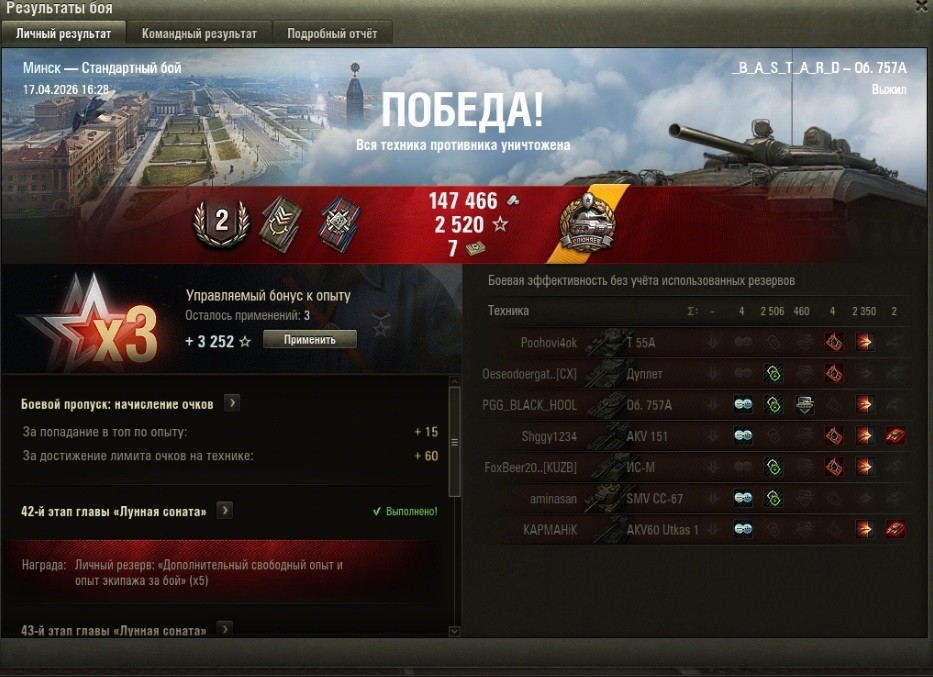Open the «Подробный отчёт» tab
The width and height of the screenshot is (933, 677).
click(x=332, y=33)
